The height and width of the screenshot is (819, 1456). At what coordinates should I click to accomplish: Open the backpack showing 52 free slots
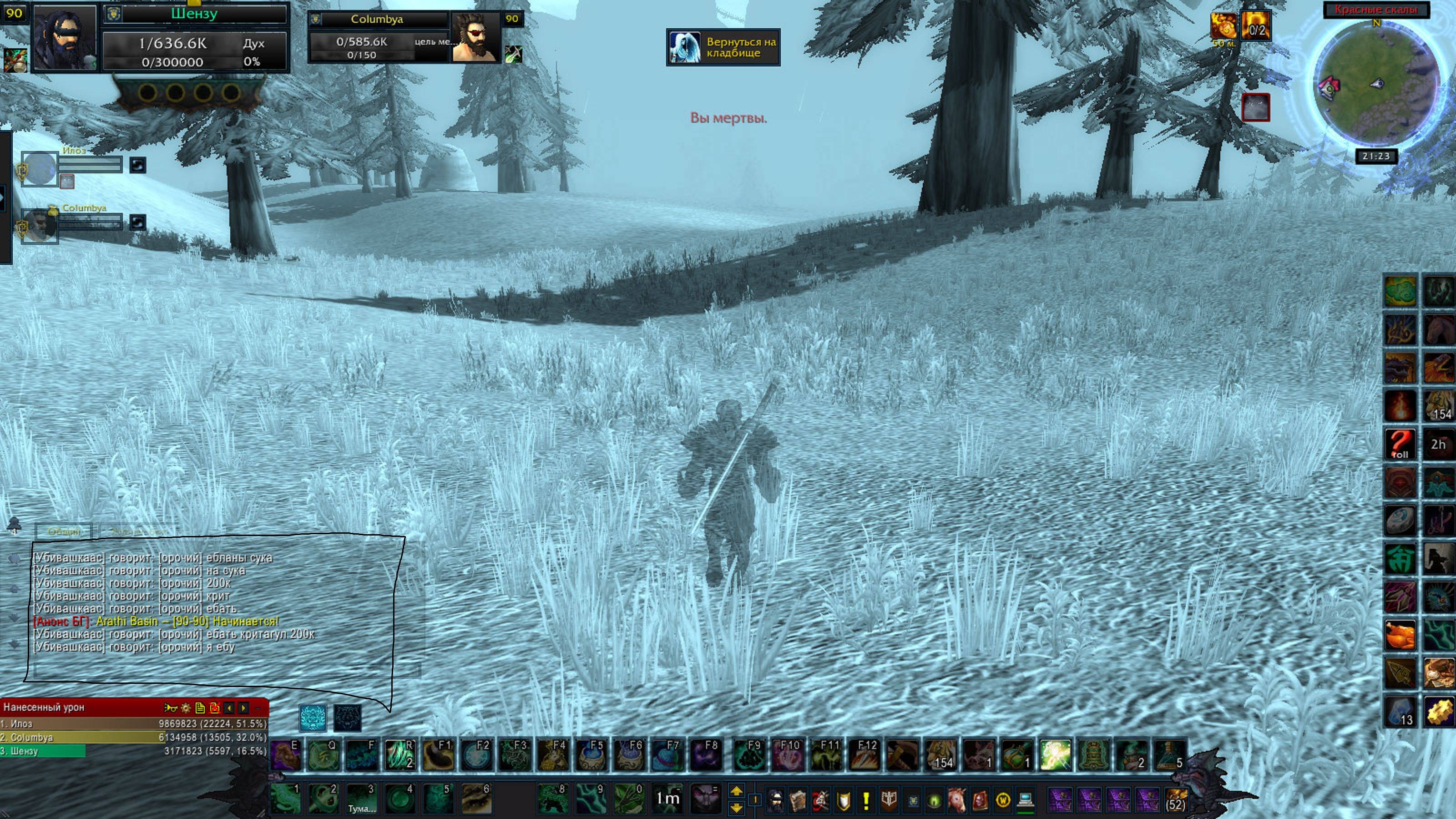[1176, 800]
